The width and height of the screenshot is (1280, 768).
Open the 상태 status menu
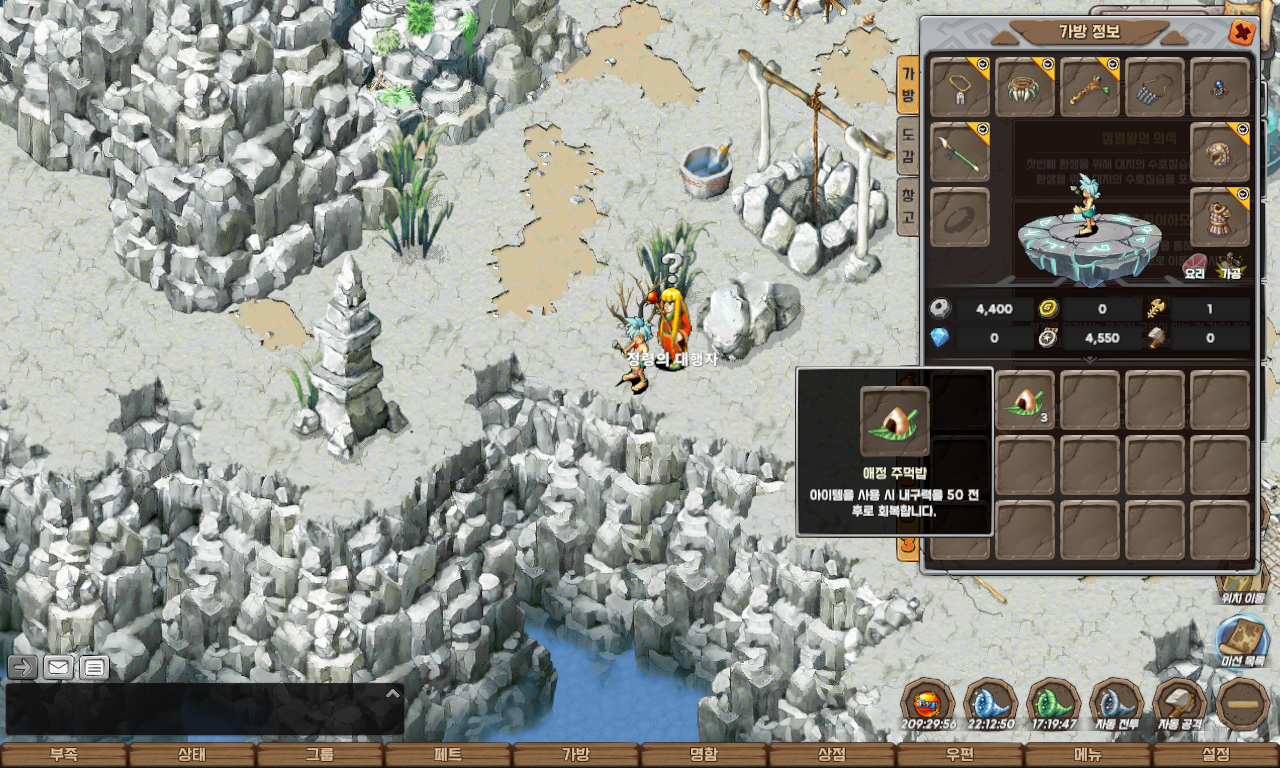192,755
